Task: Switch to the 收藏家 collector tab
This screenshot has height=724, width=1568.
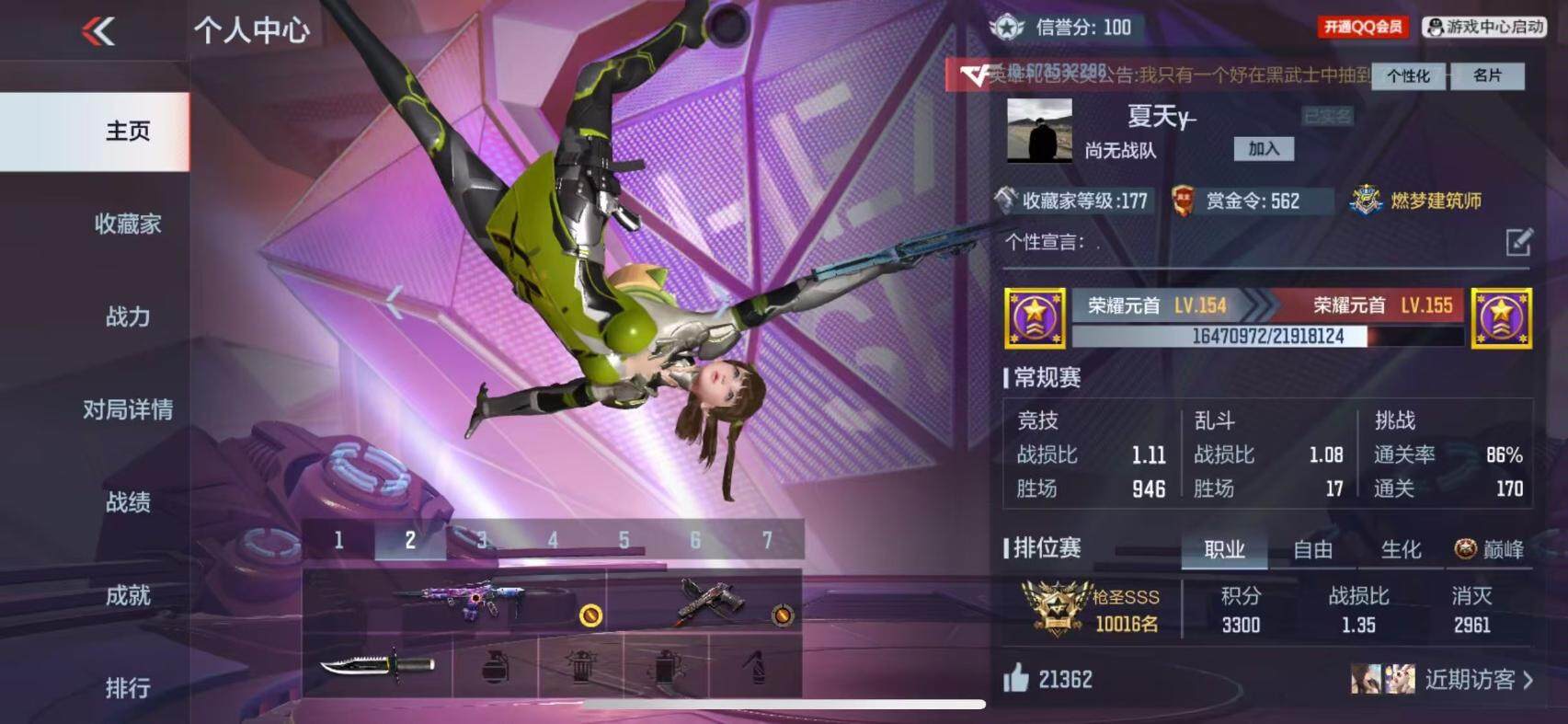Action: 127,224
